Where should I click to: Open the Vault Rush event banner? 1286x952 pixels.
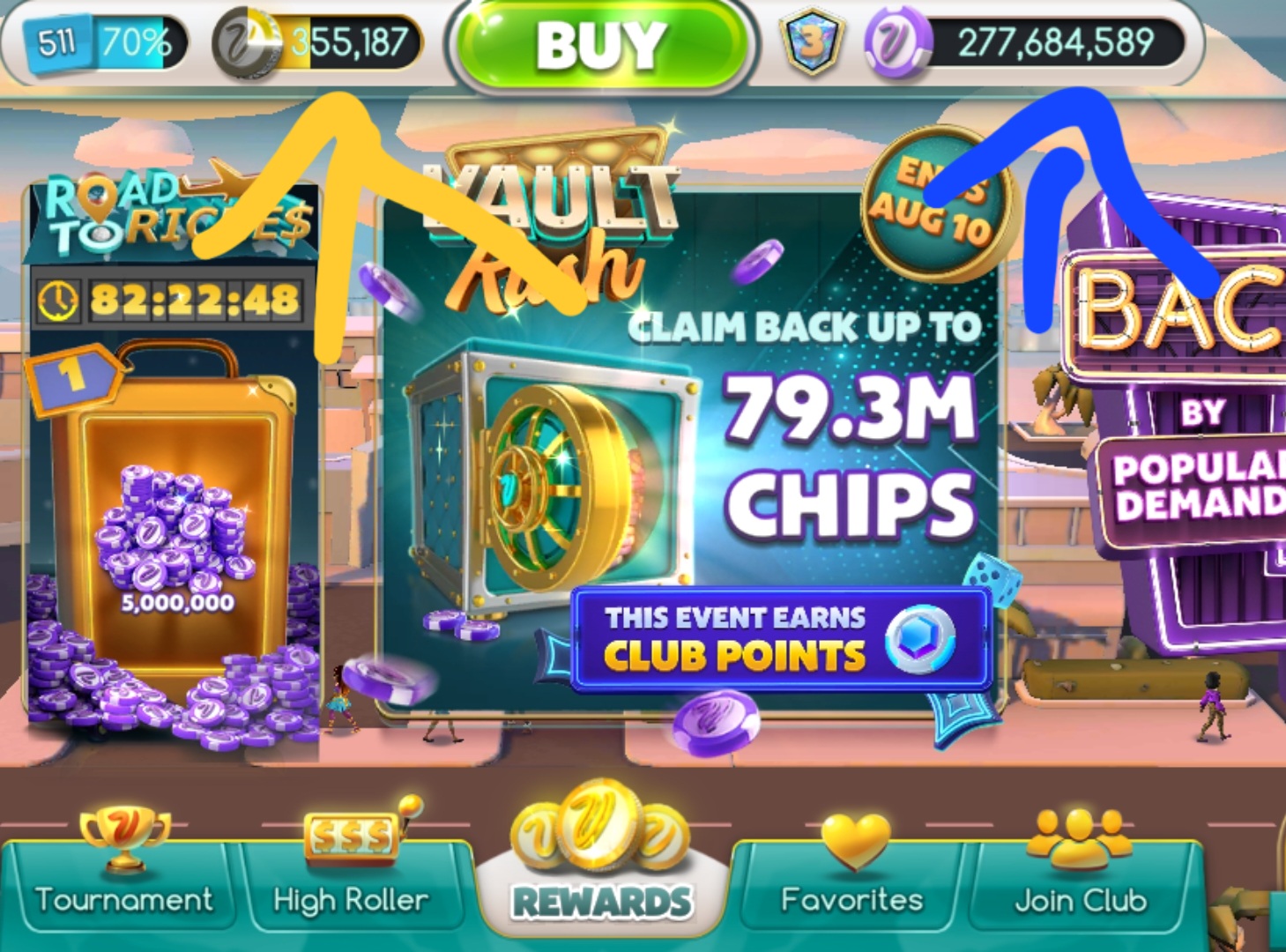pyautogui.click(x=688, y=441)
